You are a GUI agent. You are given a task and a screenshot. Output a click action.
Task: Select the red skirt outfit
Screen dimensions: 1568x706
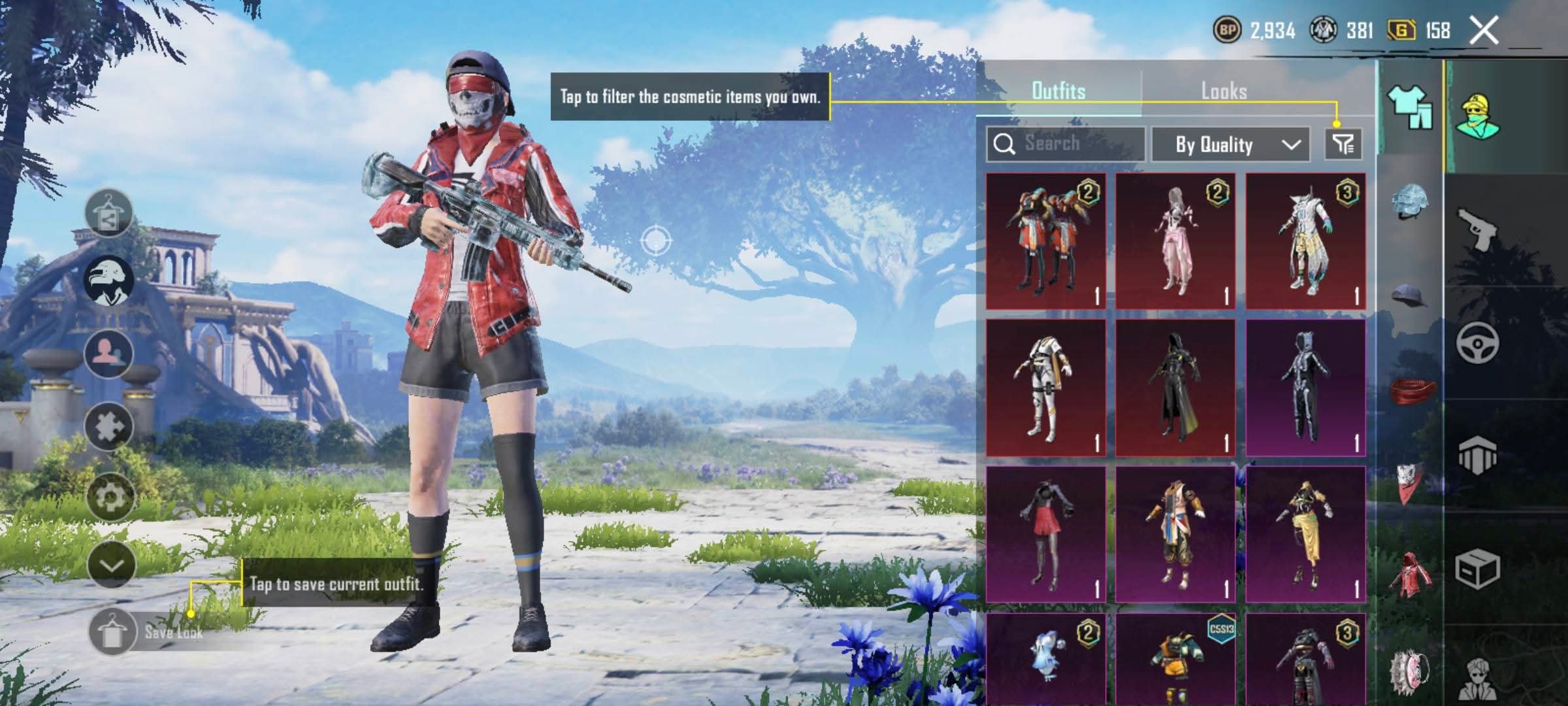(x=1045, y=534)
